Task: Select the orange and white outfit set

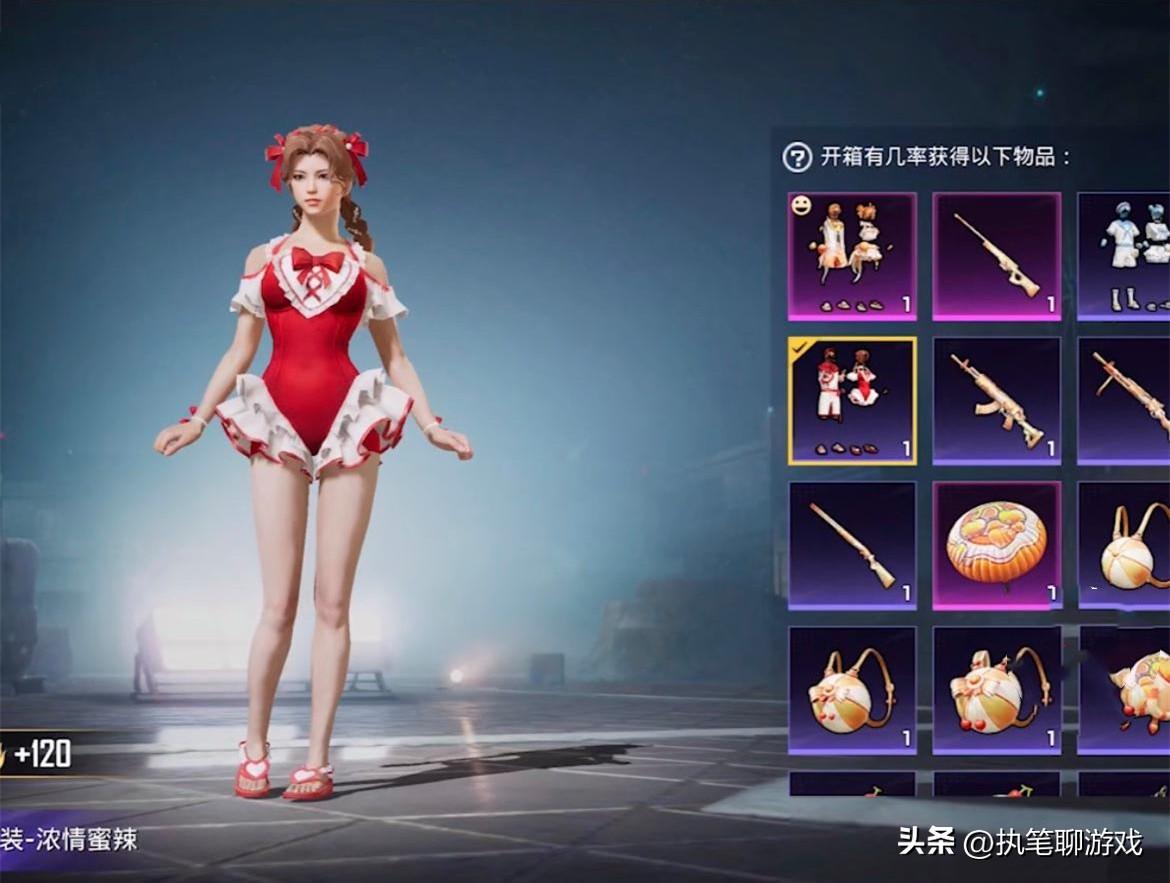Action: (852, 256)
